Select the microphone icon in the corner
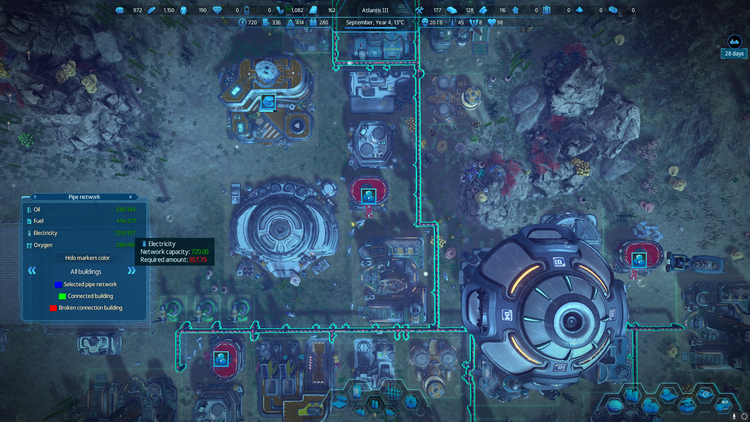The height and width of the screenshot is (422, 750). (734, 416)
